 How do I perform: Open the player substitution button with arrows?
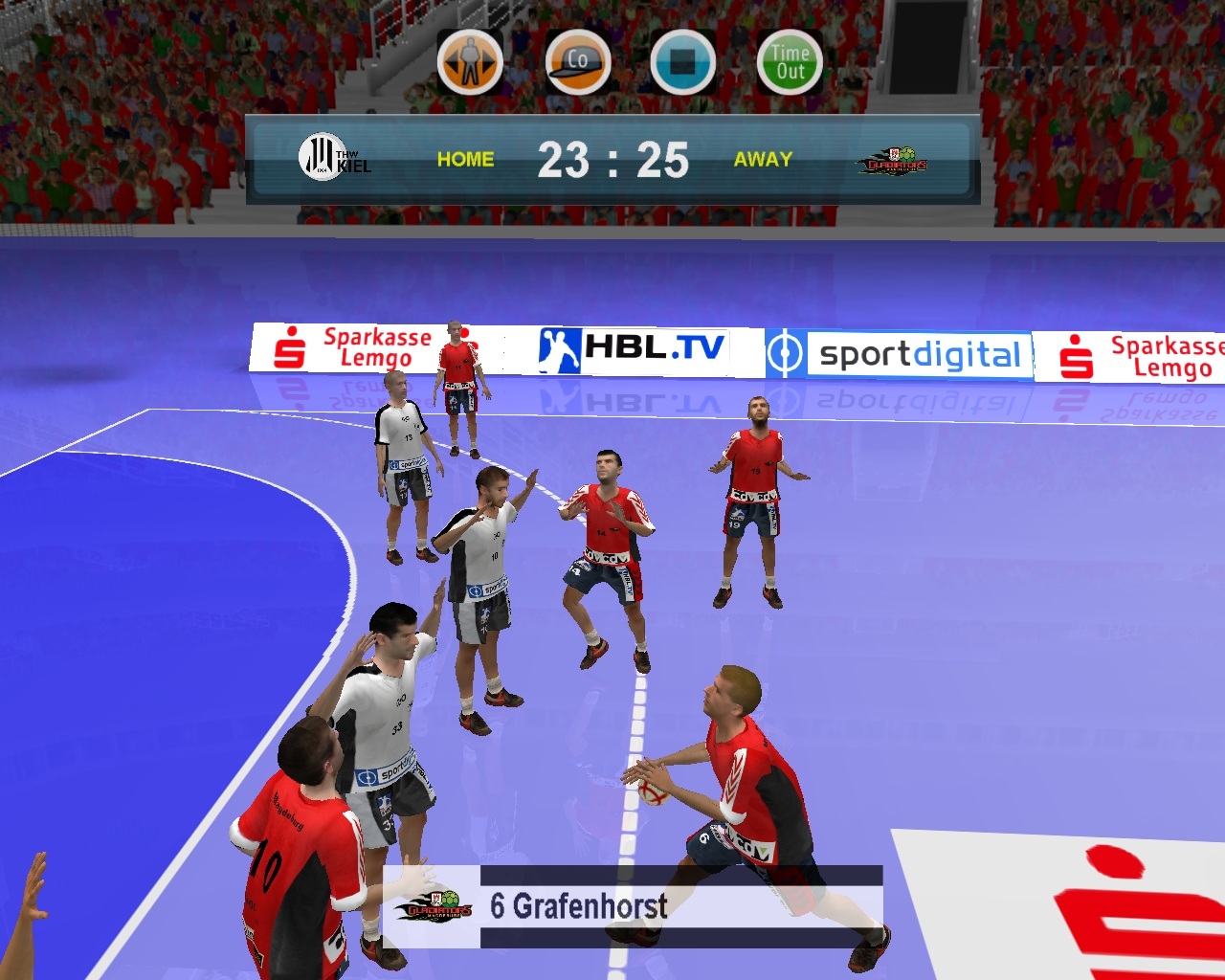[470, 63]
